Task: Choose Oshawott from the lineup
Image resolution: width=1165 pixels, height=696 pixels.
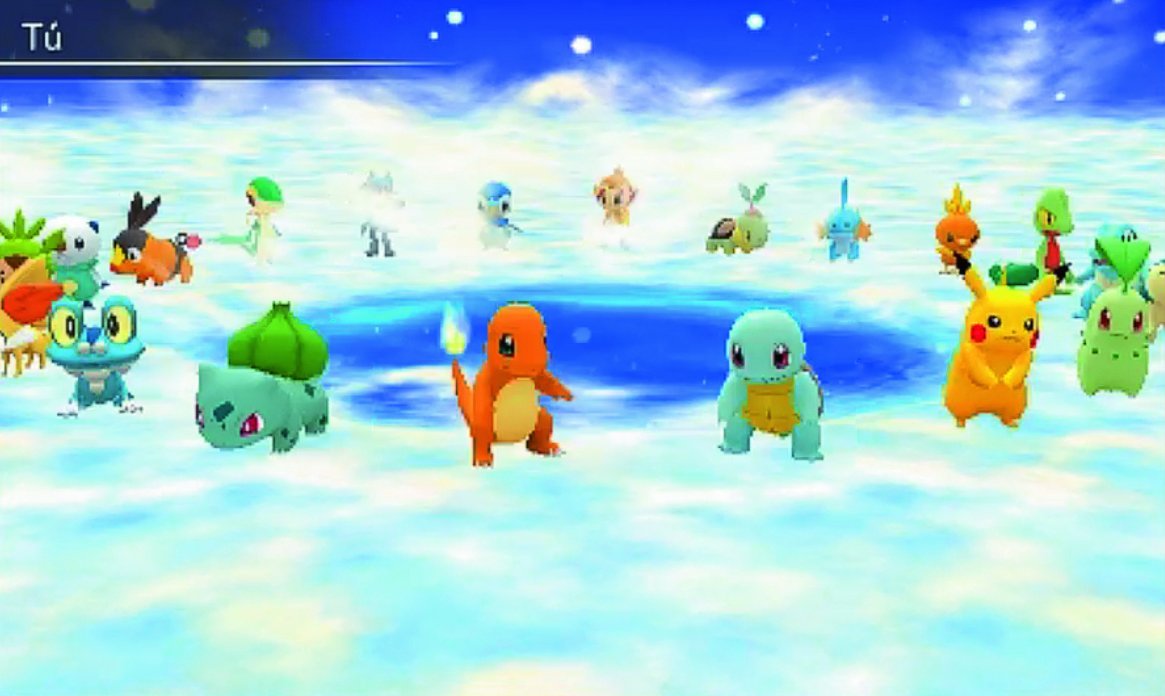Action: (x=74, y=250)
